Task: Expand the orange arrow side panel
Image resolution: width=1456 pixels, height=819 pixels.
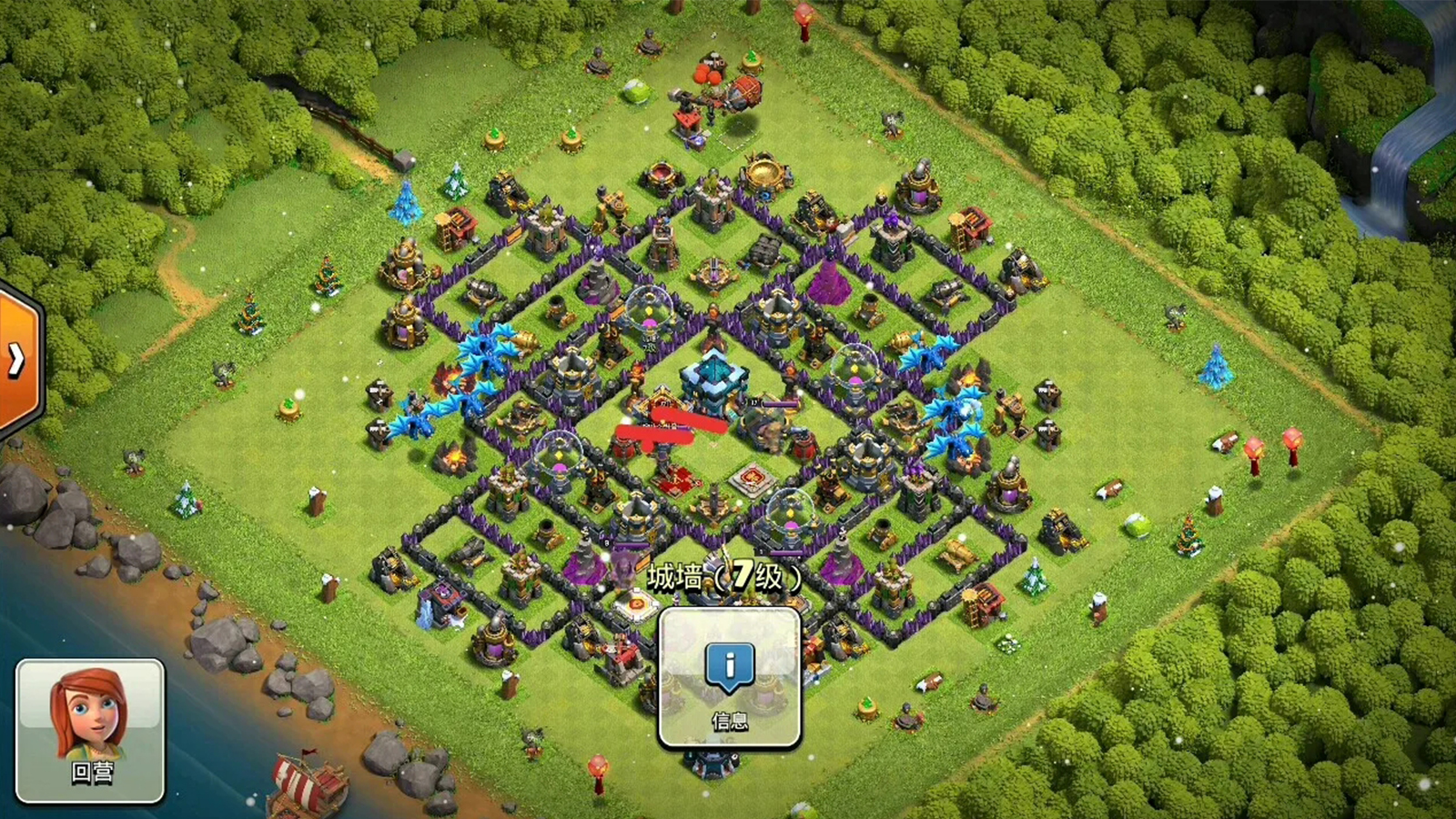Action: click(18, 360)
